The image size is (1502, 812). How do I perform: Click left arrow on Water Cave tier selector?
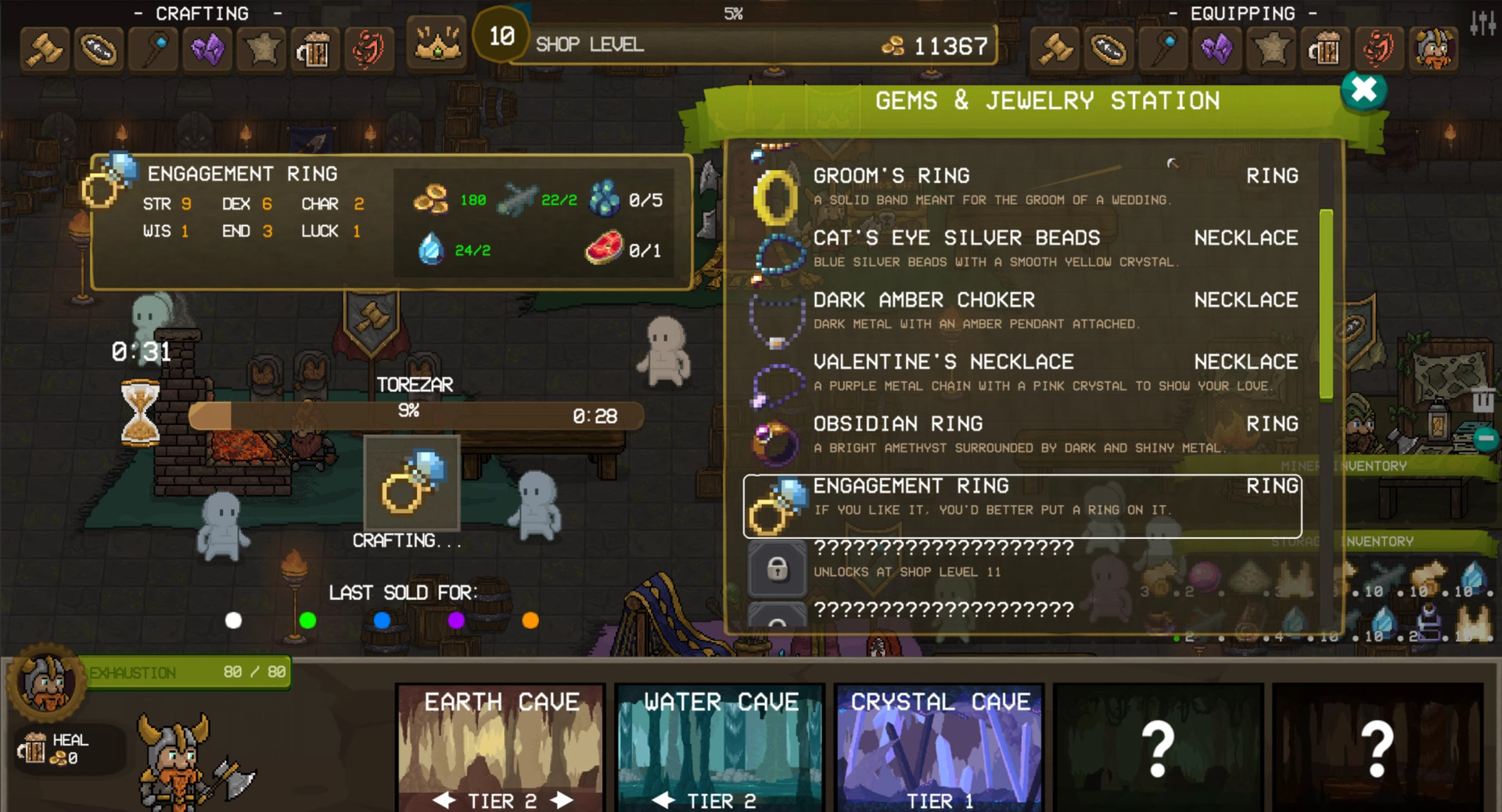point(663,800)
